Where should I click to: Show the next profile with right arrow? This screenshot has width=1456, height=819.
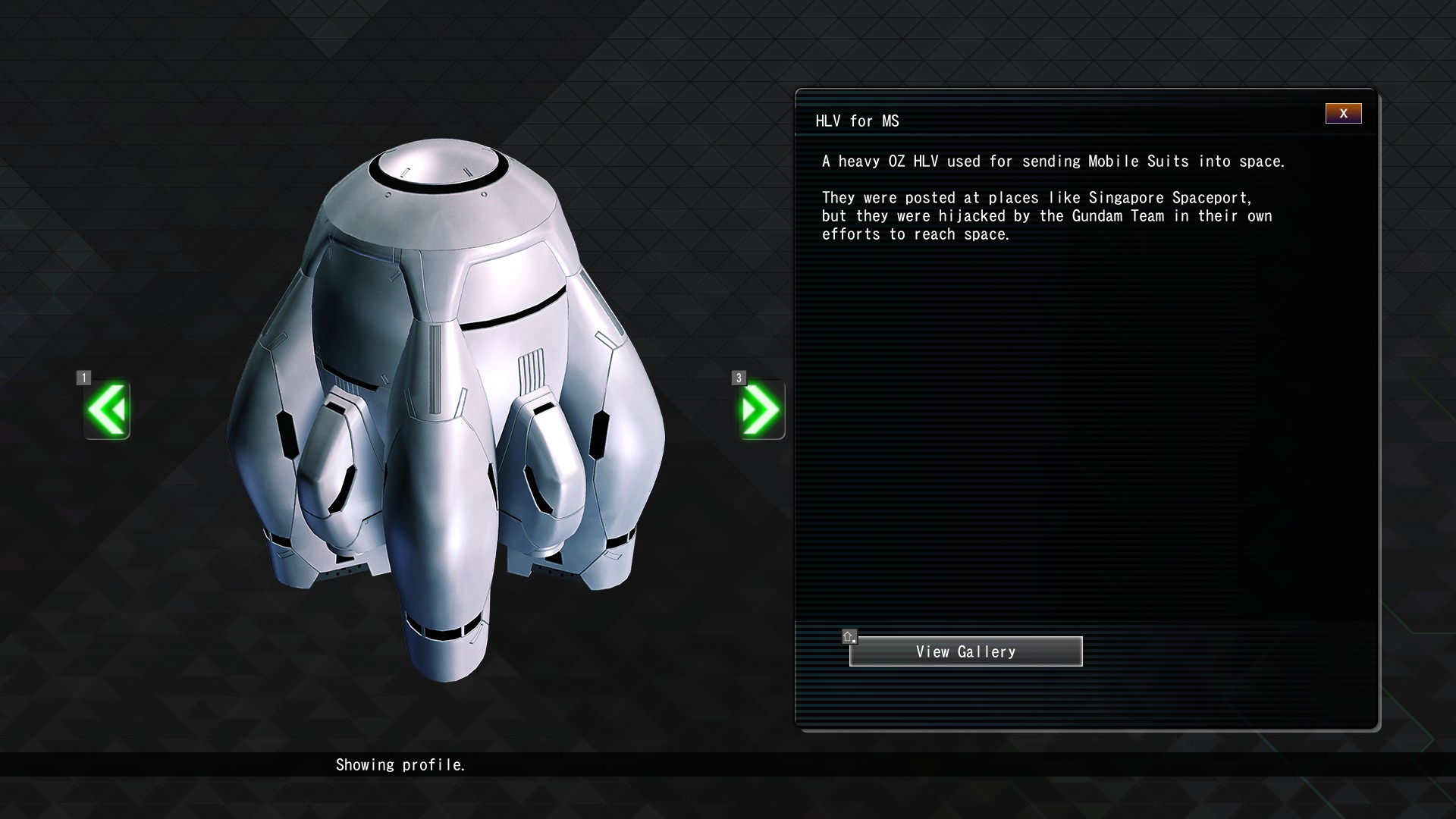[x=761, y=410]
